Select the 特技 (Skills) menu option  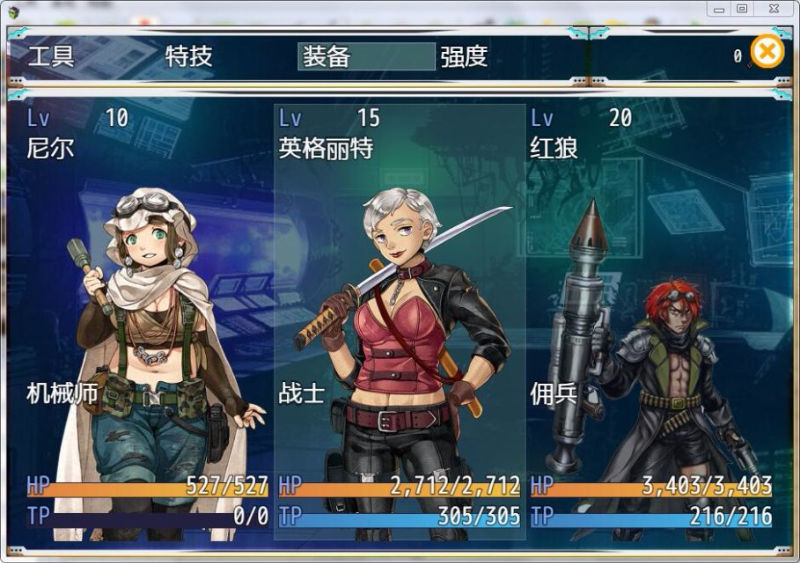(189, 56)
